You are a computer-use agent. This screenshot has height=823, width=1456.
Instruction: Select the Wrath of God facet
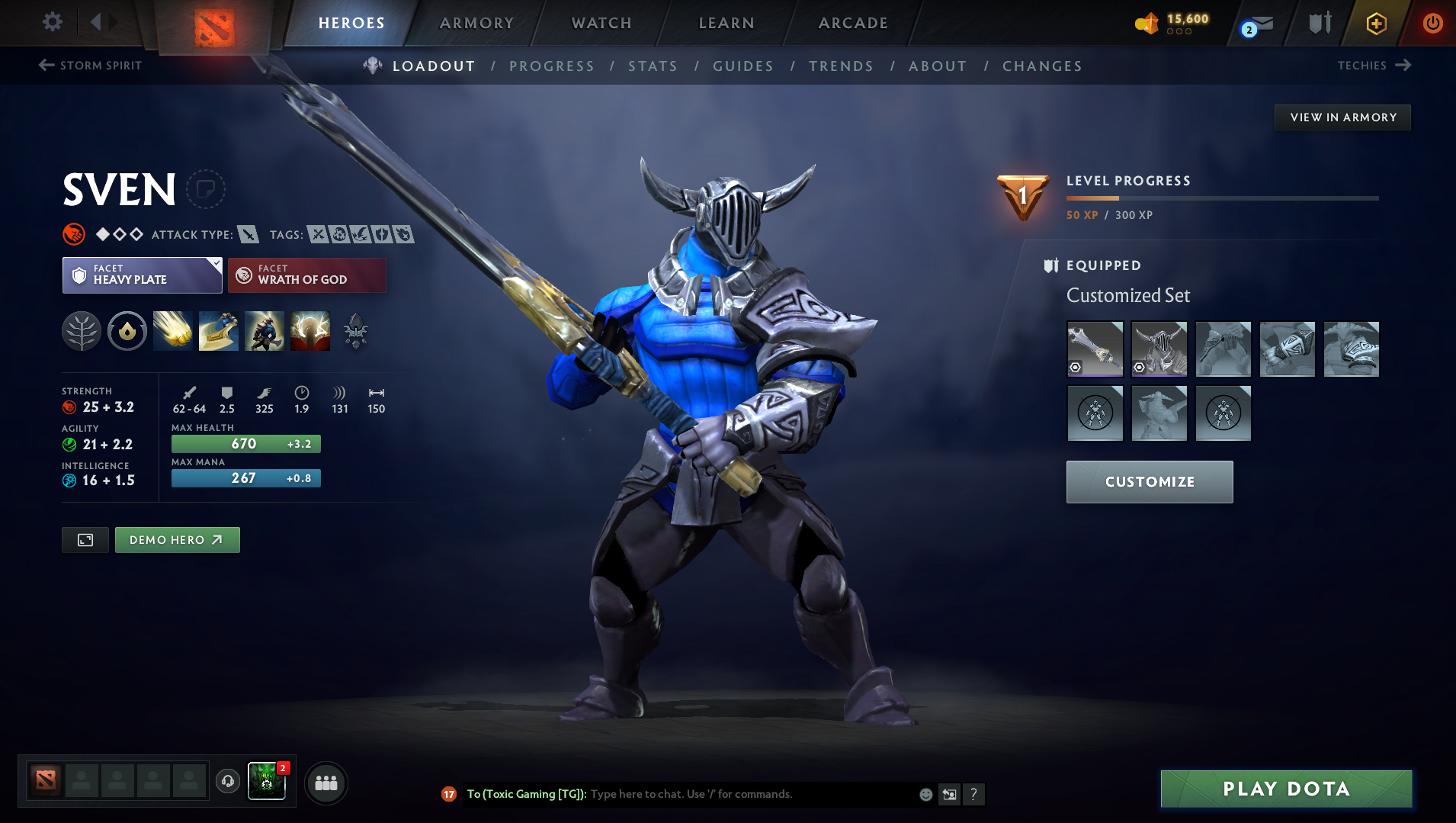(306, 275)
